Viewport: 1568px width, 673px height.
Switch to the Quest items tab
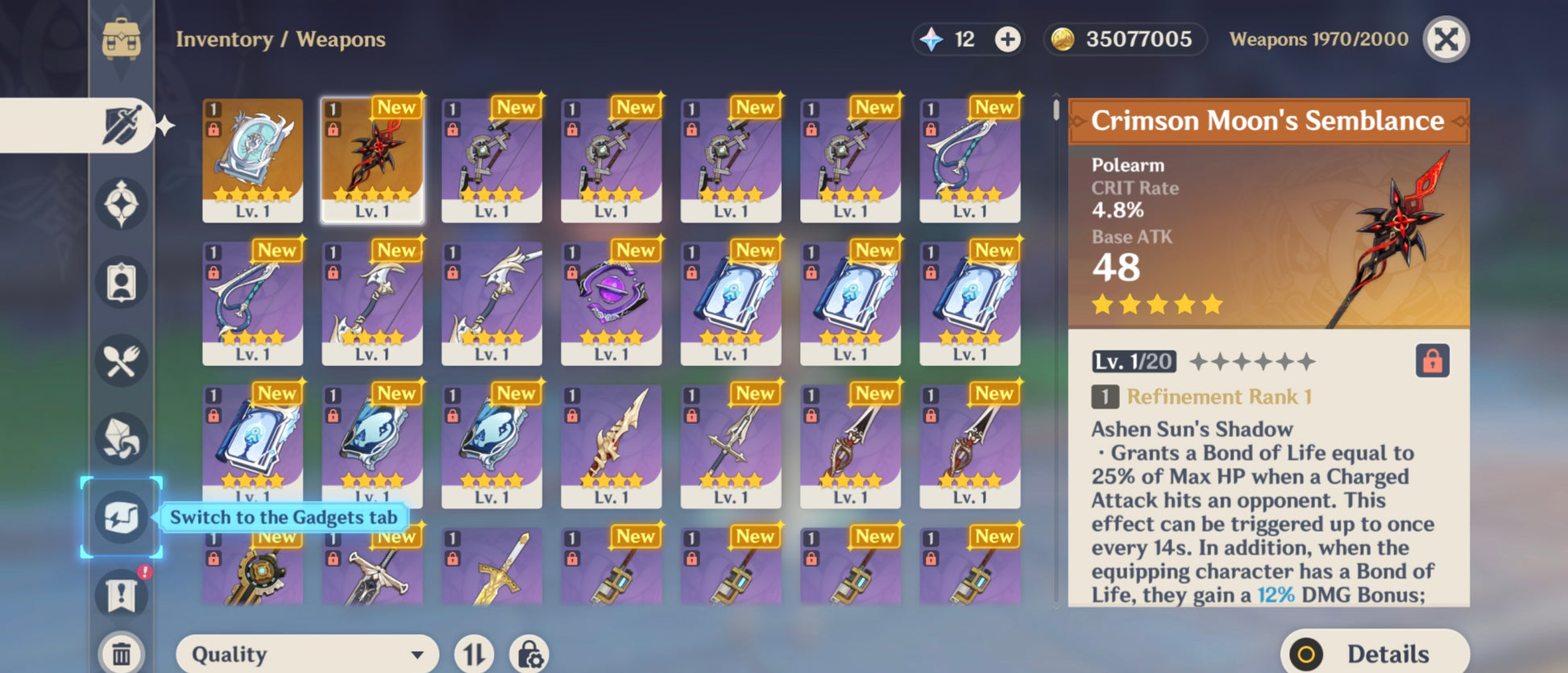[121, 595]
